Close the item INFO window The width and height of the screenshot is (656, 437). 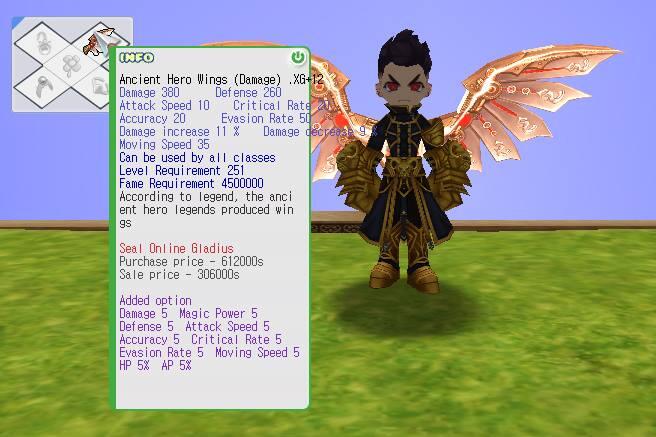pos(297,58)
